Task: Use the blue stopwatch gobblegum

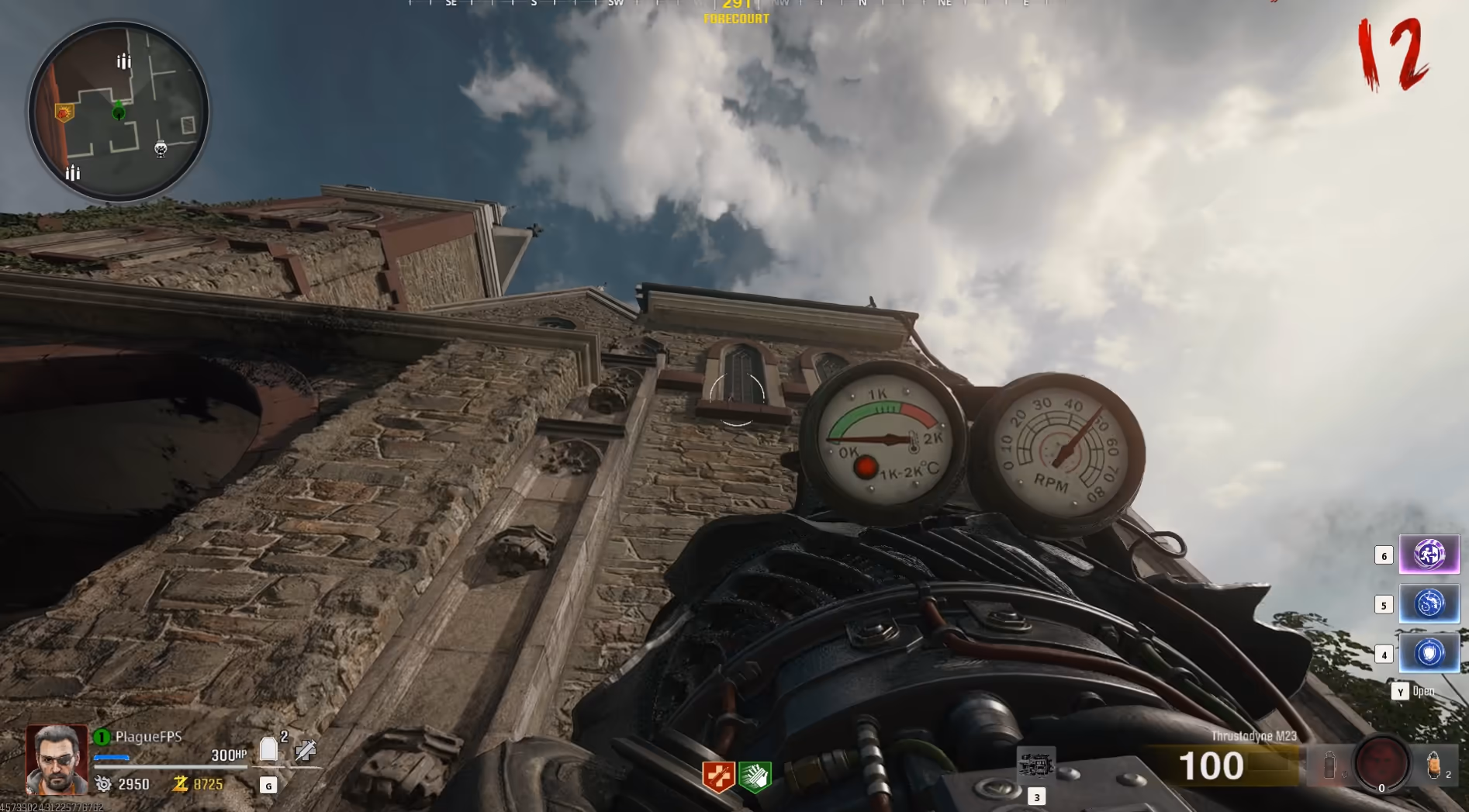Action: click(x=1429, y=604)
